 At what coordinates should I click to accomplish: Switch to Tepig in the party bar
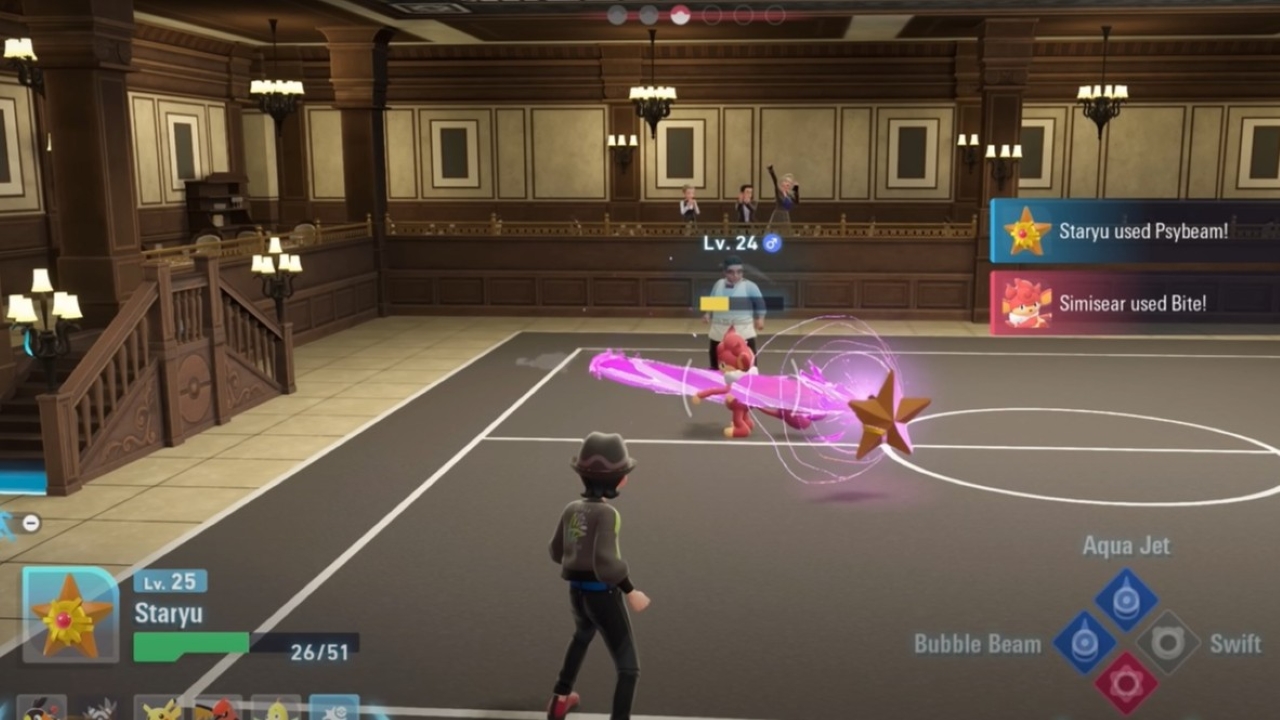42,708
